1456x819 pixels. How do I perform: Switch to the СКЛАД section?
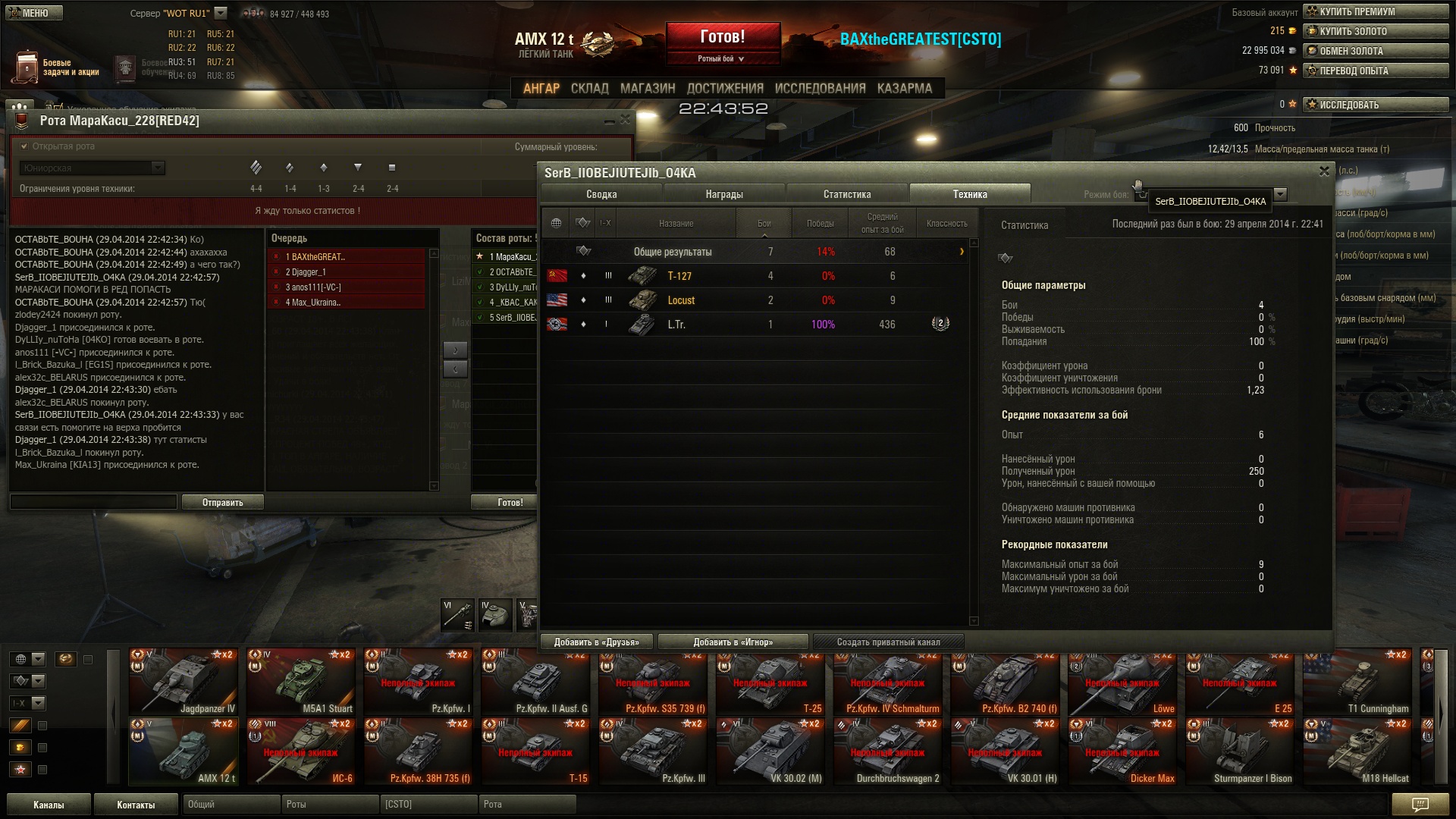[x=589, y=89]
